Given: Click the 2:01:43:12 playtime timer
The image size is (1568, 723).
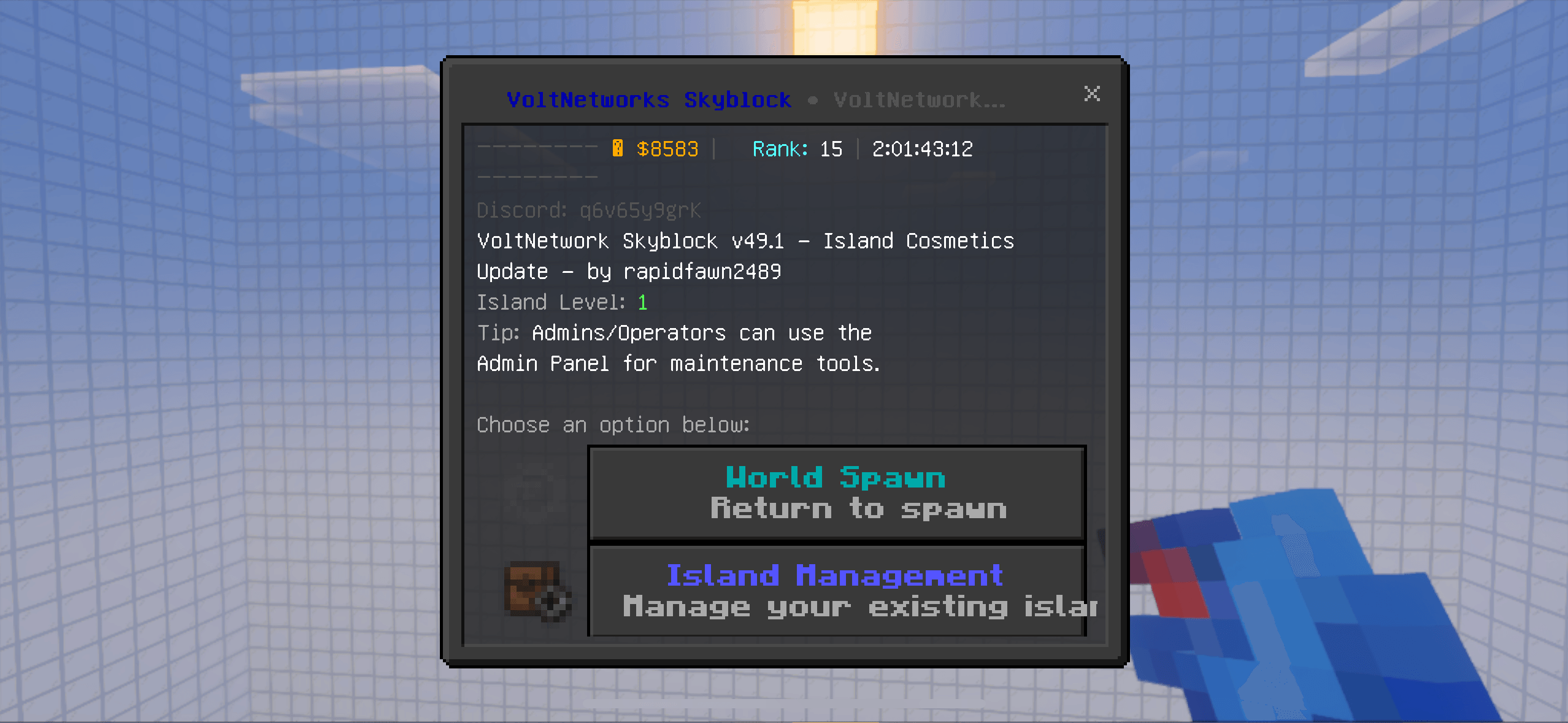Looking at the screenshot, I should (x=923, y=148).
